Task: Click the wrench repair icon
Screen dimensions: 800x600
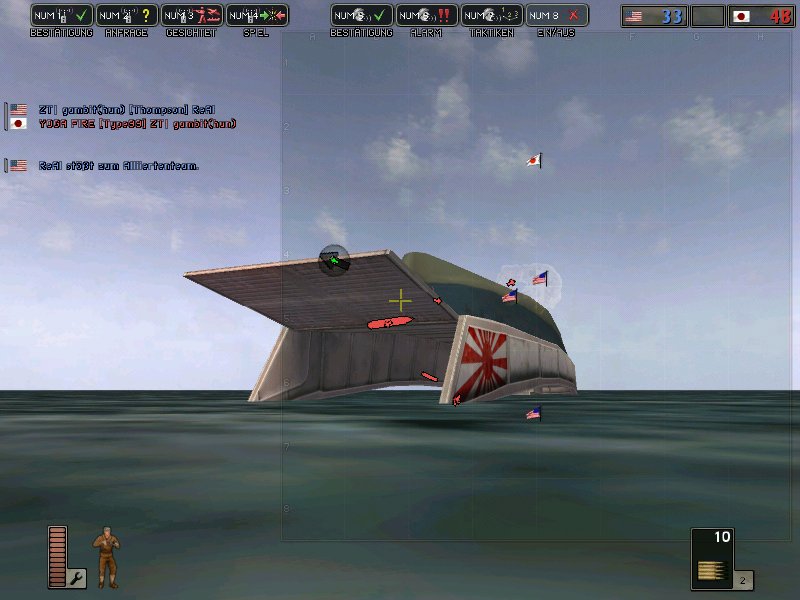Action: pos(77,577)
